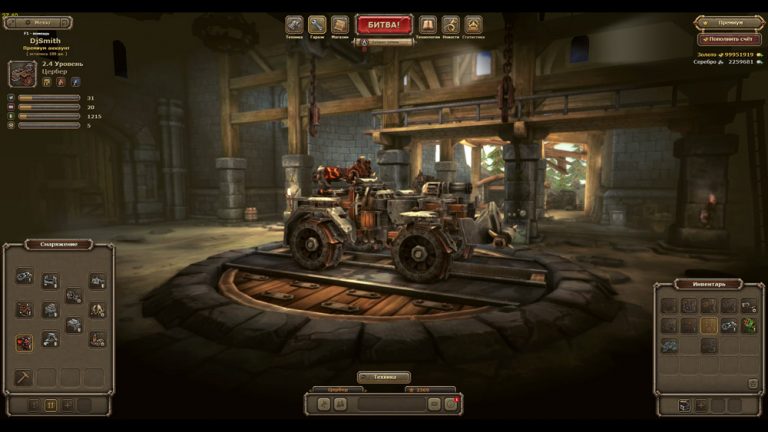Click Пополнить счёт to add funds
The height and width of the screenshot is (432, 768).
click(729, 39)
